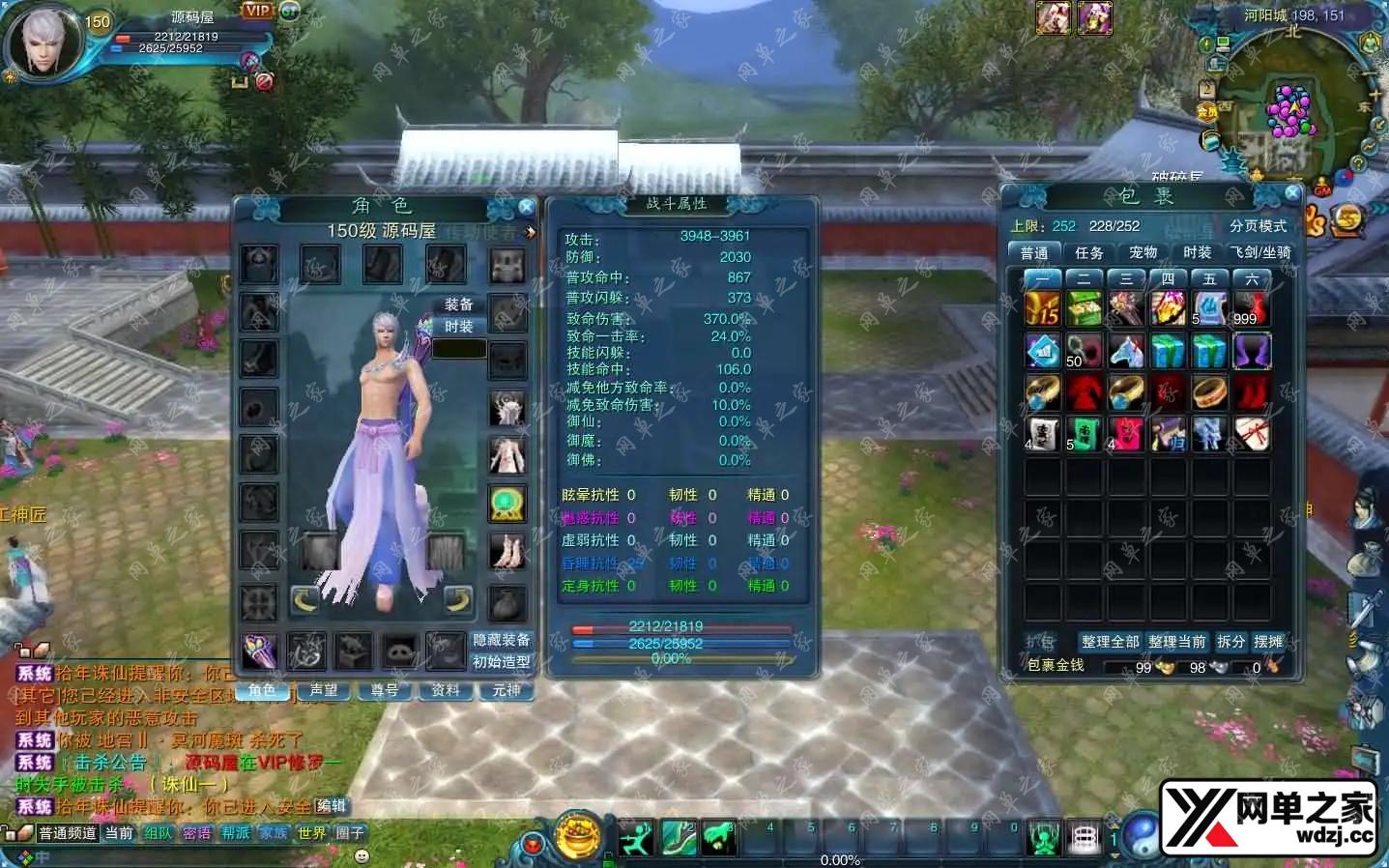Select the green treasure chest item
1389x868 pixels.
[1085, 309]
